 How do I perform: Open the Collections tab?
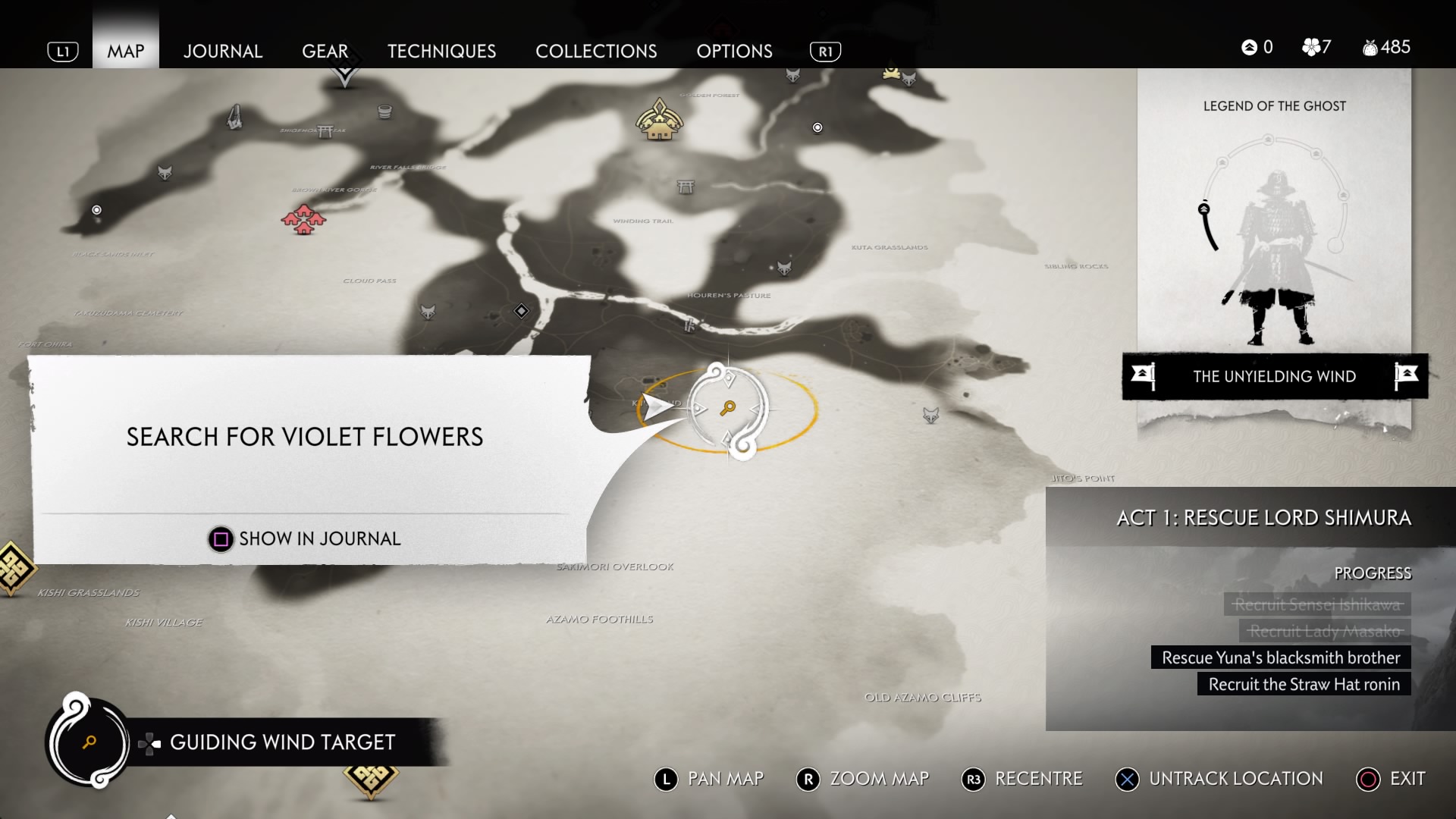pyautogui.click(x=596, y=51)
